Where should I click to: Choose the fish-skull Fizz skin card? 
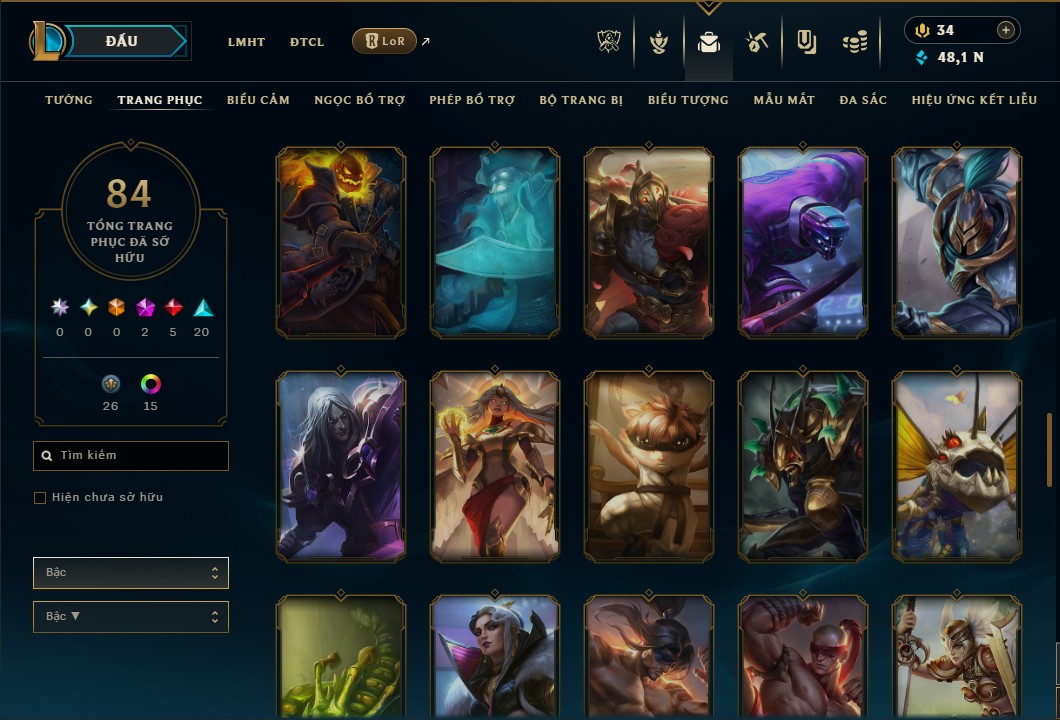tap(957, 465)
